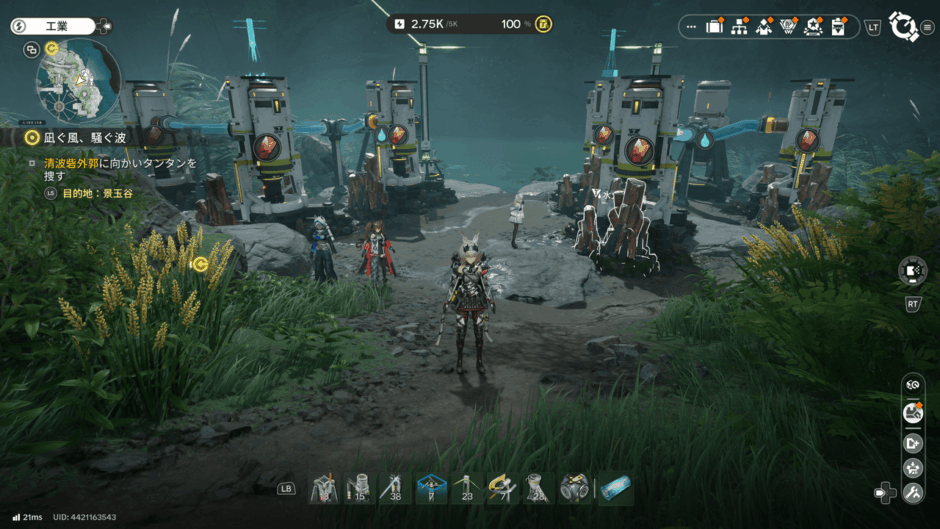This screenshot has width=940, height=529.
Task: Click the energy lightning bolt power readout icon
Action: point(400,24)
